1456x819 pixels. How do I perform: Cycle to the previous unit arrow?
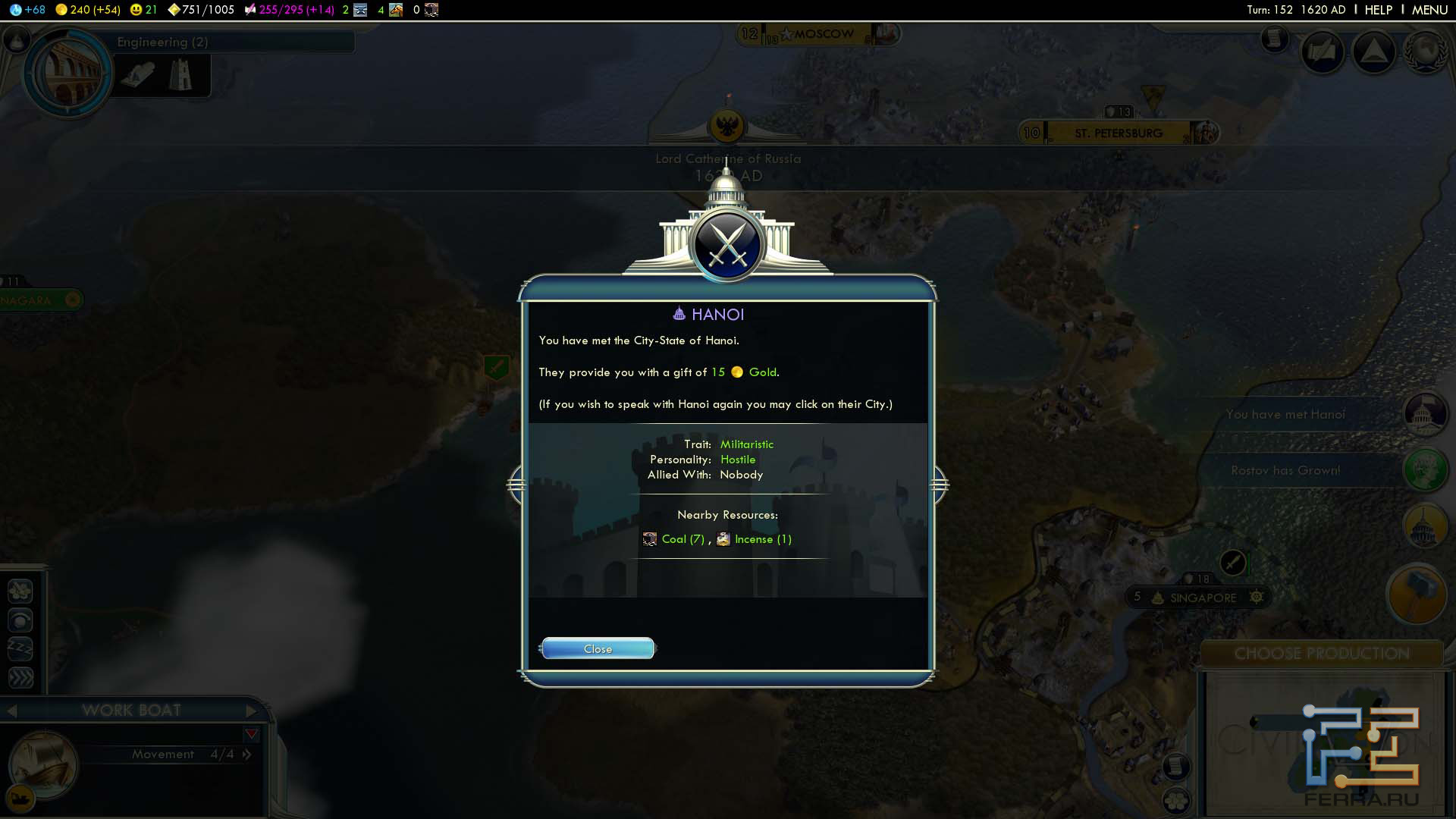click(x=12, y=711)
